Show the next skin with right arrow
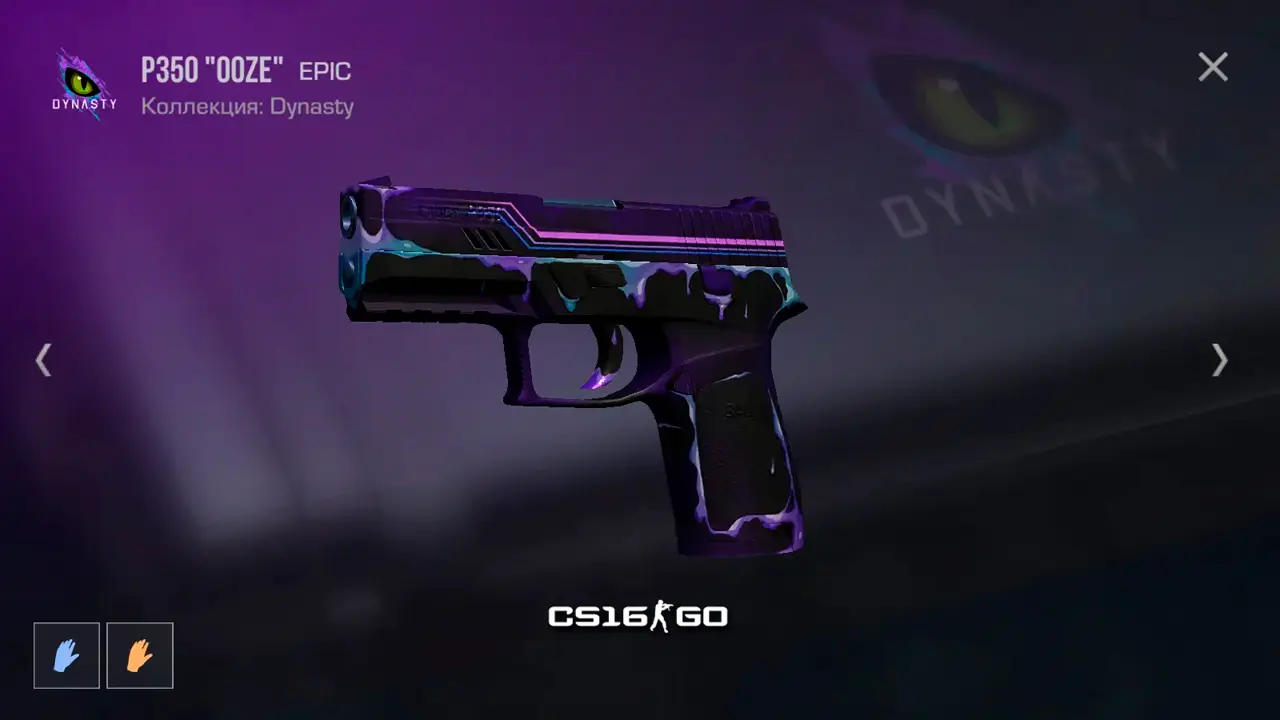Screen dimensions: 1280x720 pos(1219,360)
